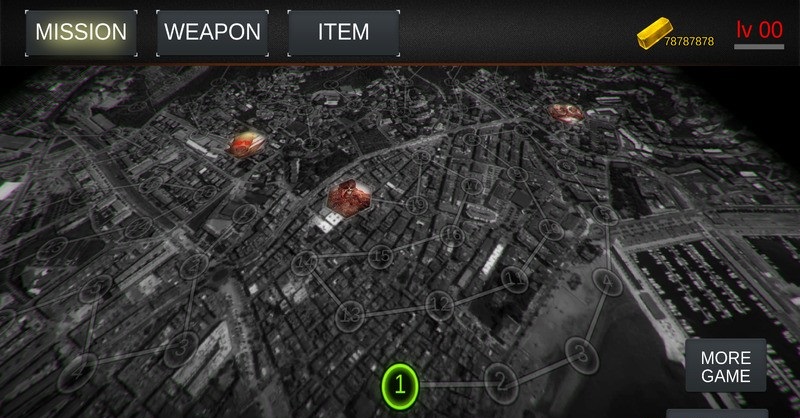
Task: Click mission node 5 on the map
Action: click(x=605, y=214)
